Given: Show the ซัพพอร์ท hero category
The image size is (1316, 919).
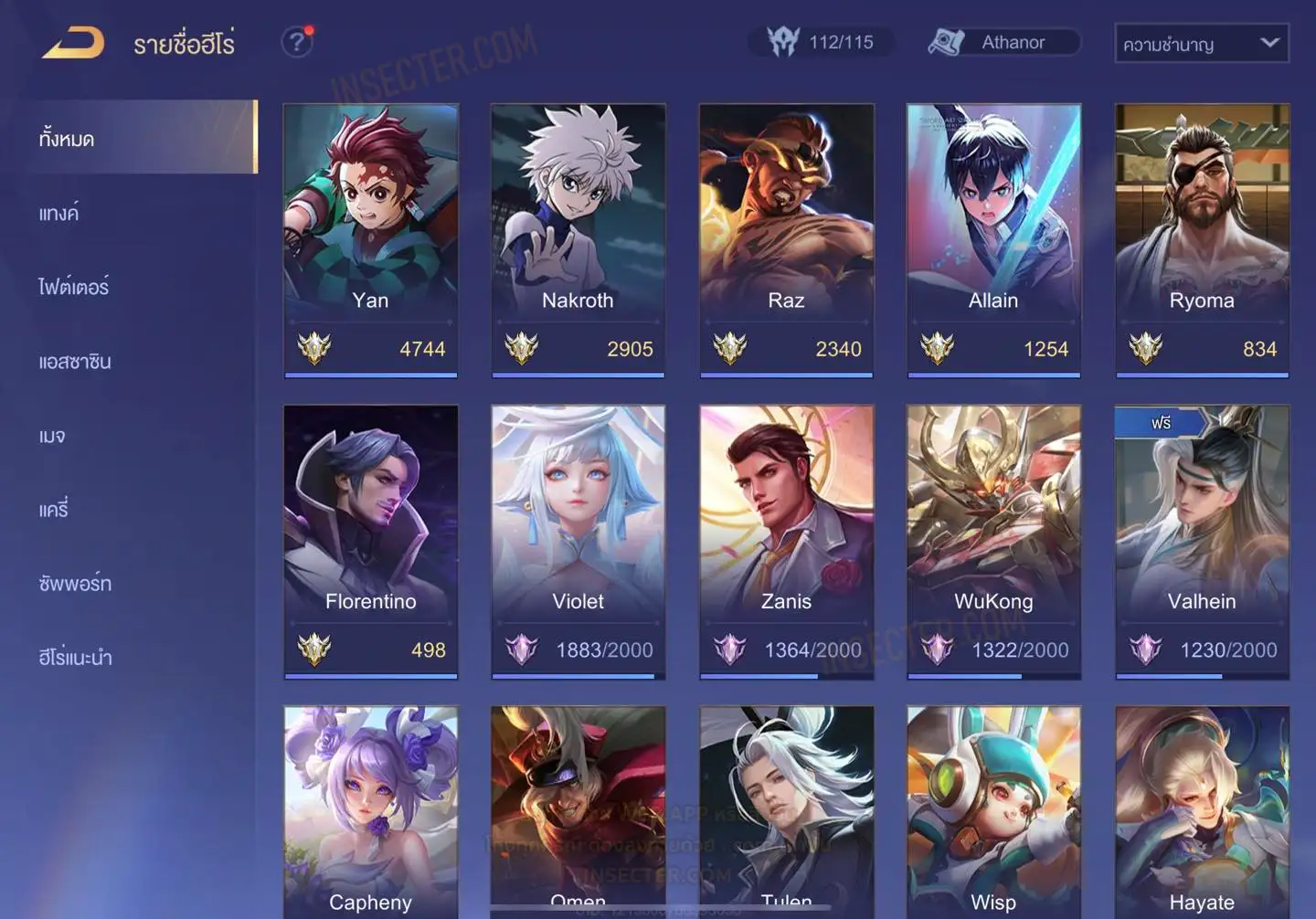Looking at the screenshot, I should point(75,584).
